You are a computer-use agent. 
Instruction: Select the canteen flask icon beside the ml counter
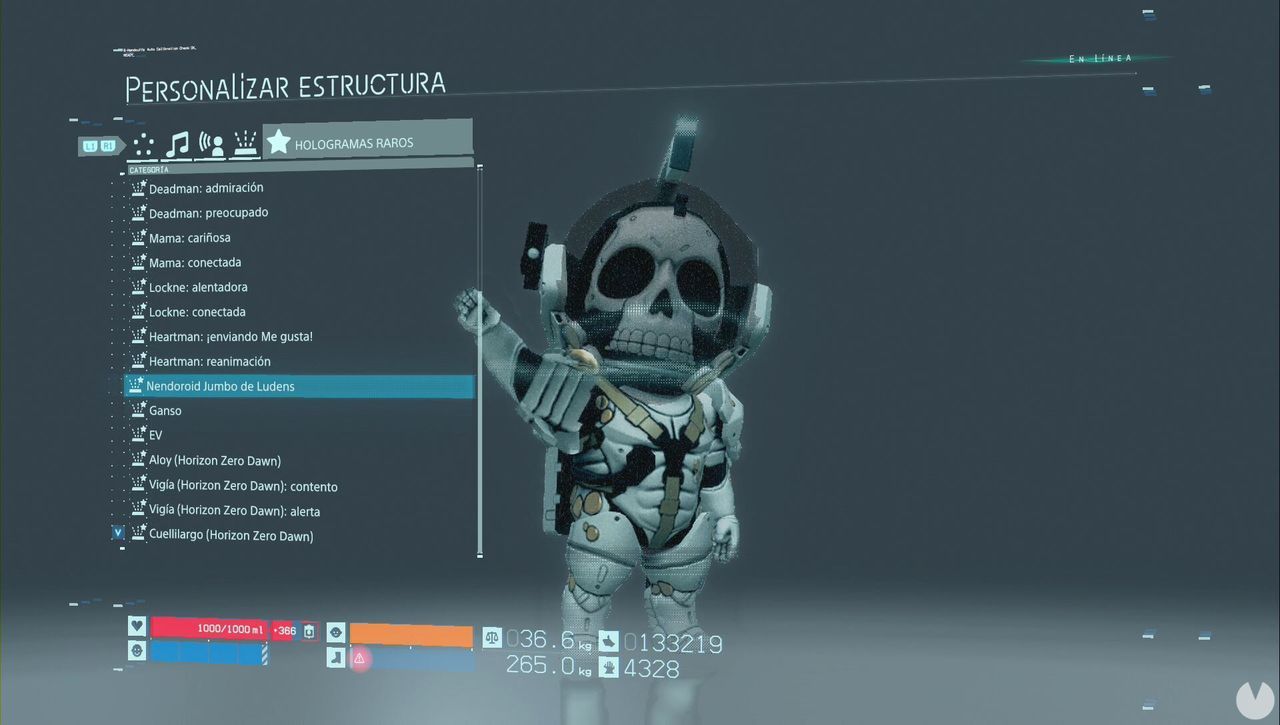pyautogui.click(x=308, y=631)
